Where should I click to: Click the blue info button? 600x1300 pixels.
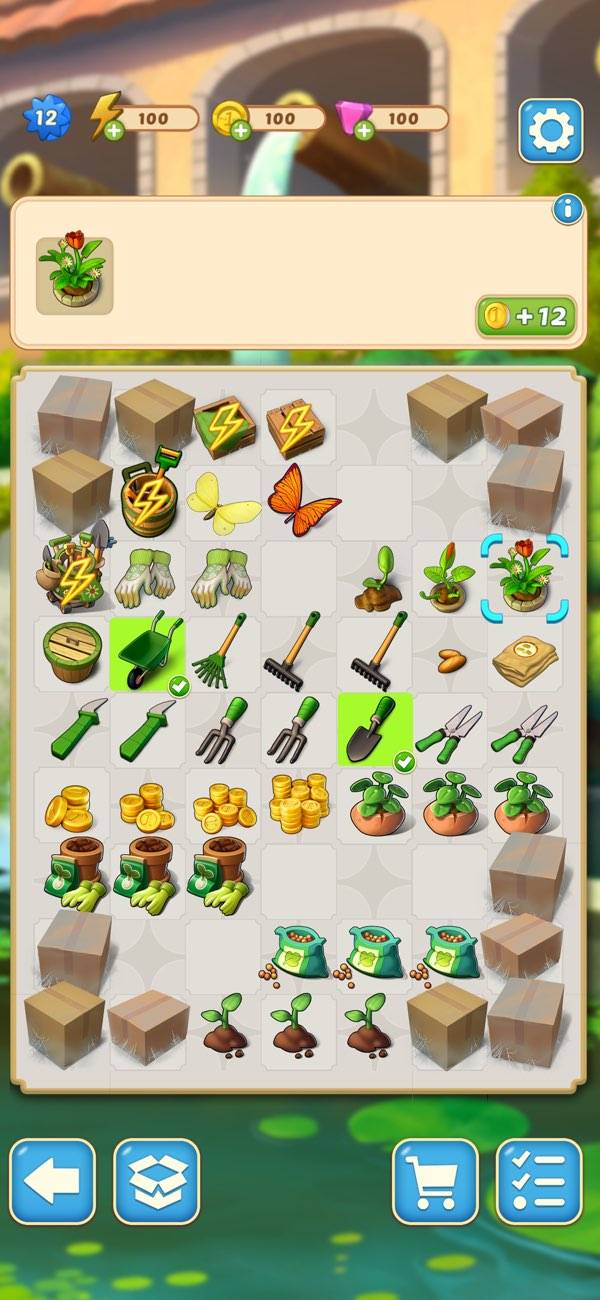(567, 209)
